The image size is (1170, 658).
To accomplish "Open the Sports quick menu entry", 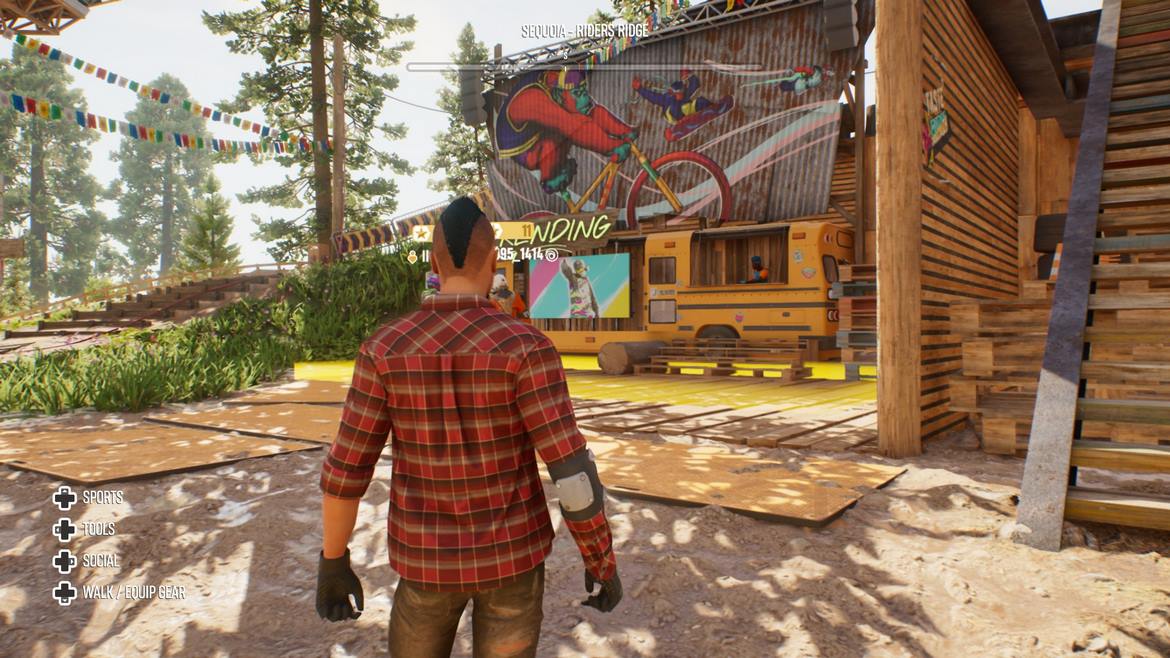I will 102,498.
